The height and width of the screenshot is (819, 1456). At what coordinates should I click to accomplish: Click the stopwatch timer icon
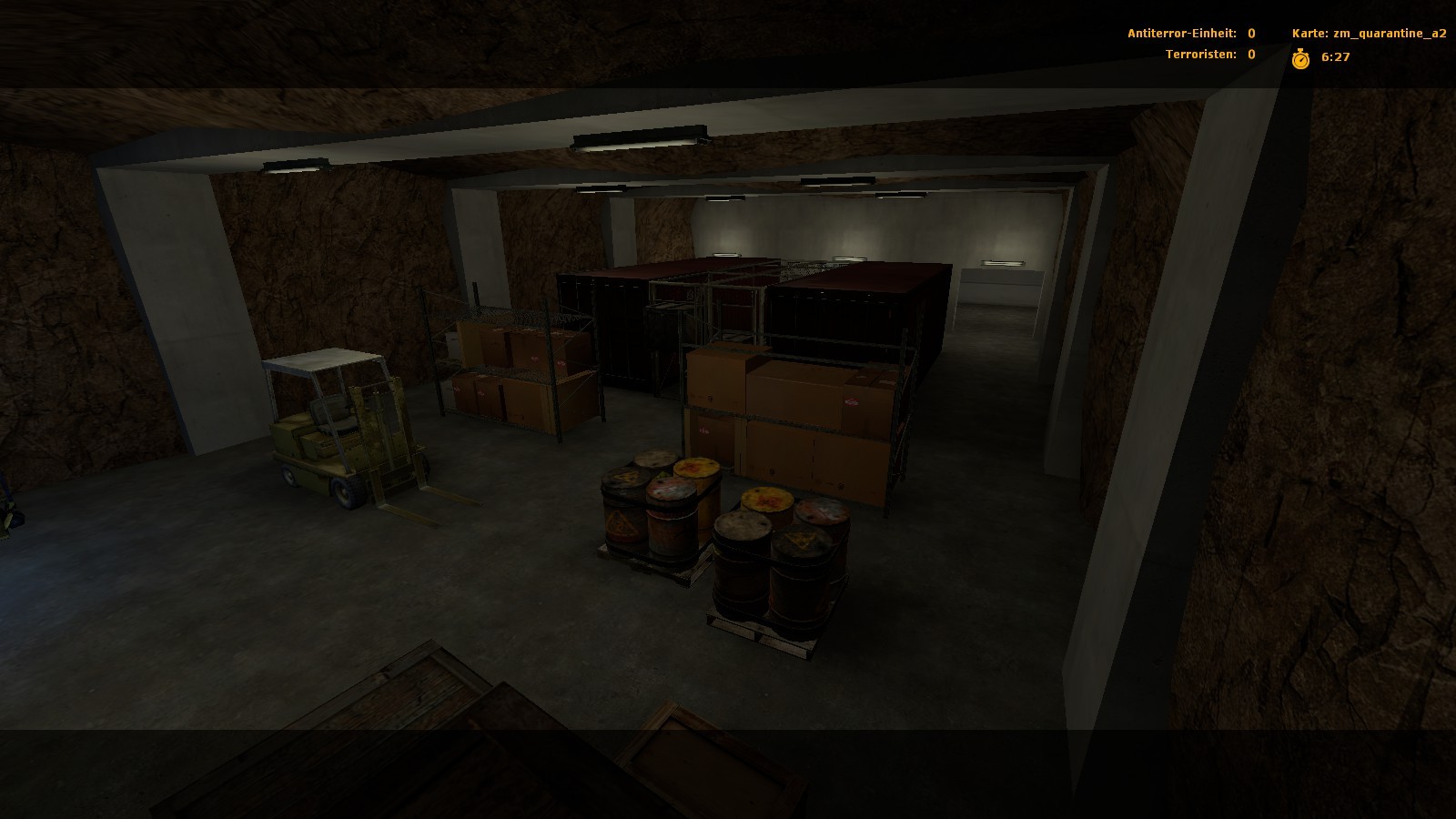pos(1300,57)
